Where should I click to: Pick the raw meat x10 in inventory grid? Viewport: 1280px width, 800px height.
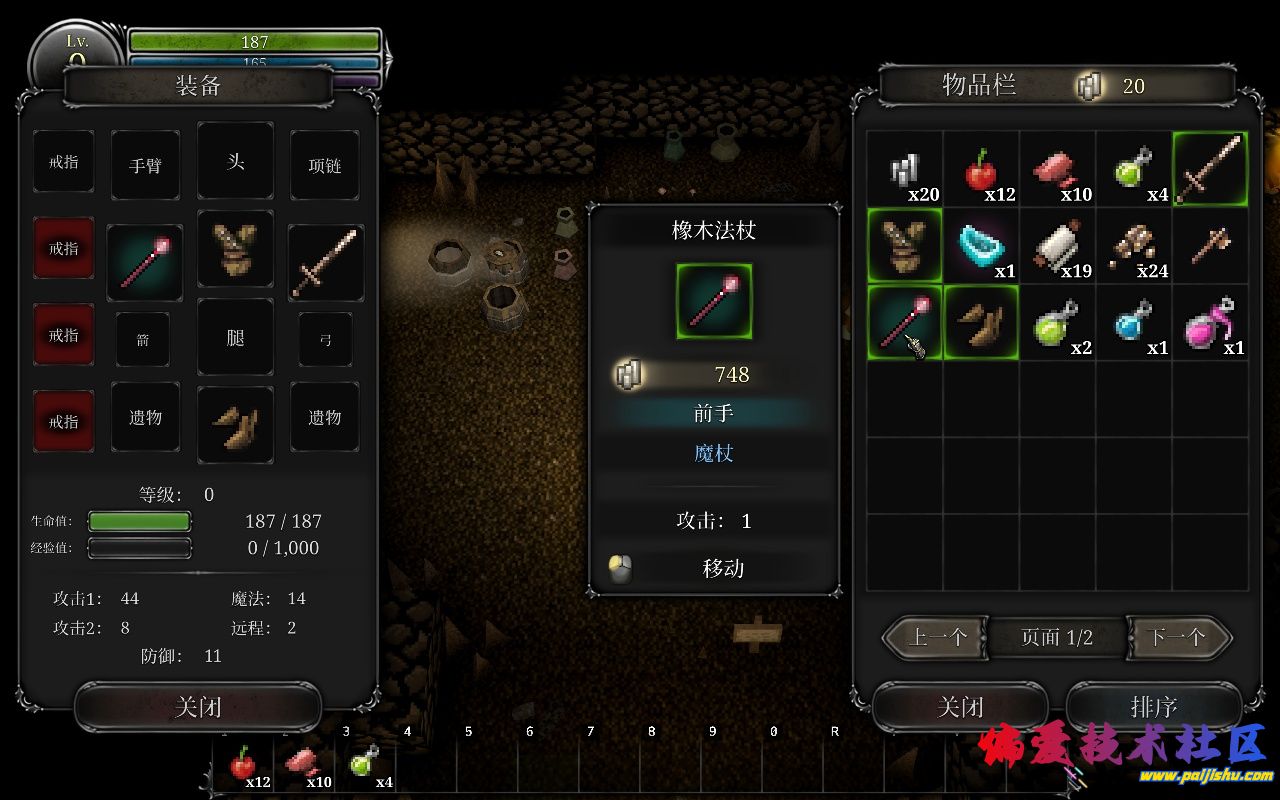click(1057, 170)
